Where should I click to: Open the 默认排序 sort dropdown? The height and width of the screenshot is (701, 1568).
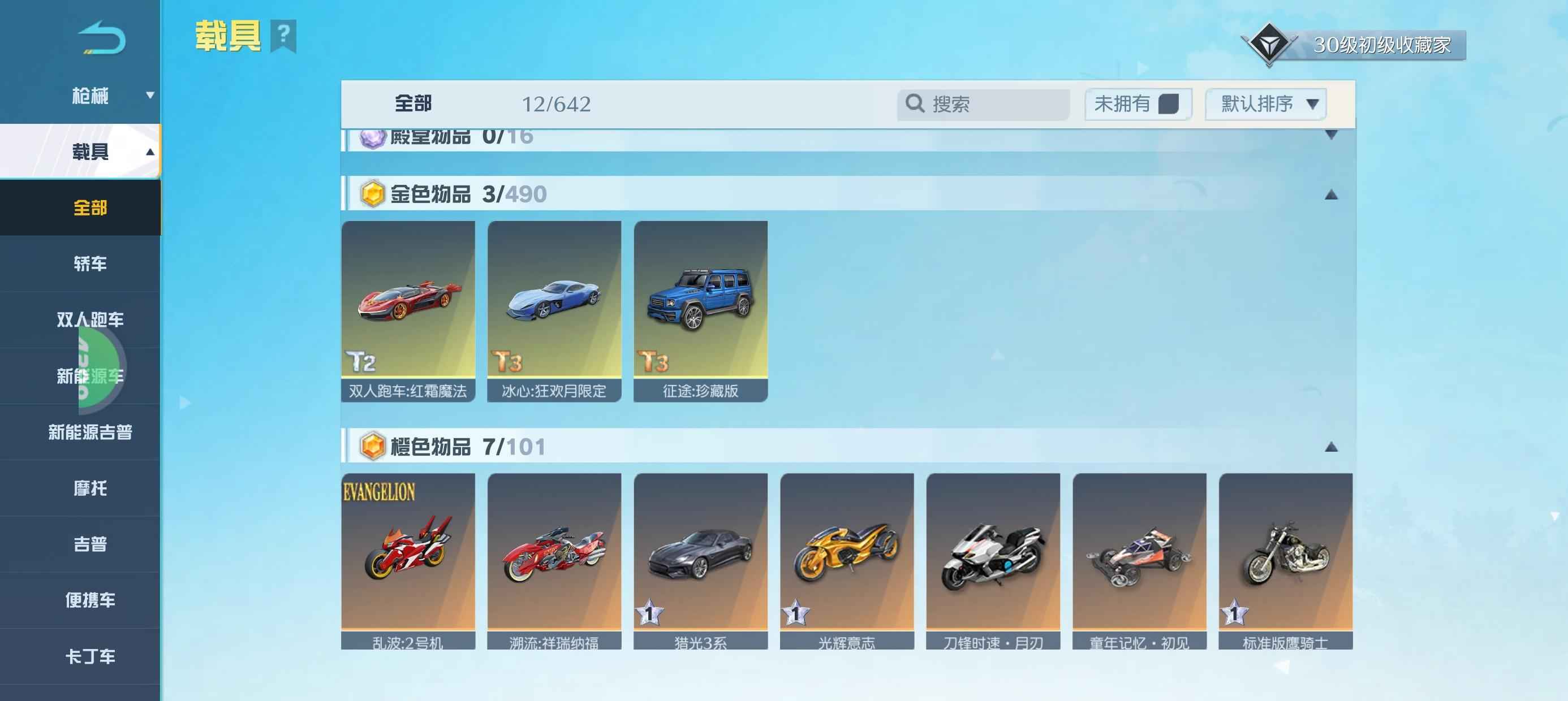click(x=1265, y=104)
